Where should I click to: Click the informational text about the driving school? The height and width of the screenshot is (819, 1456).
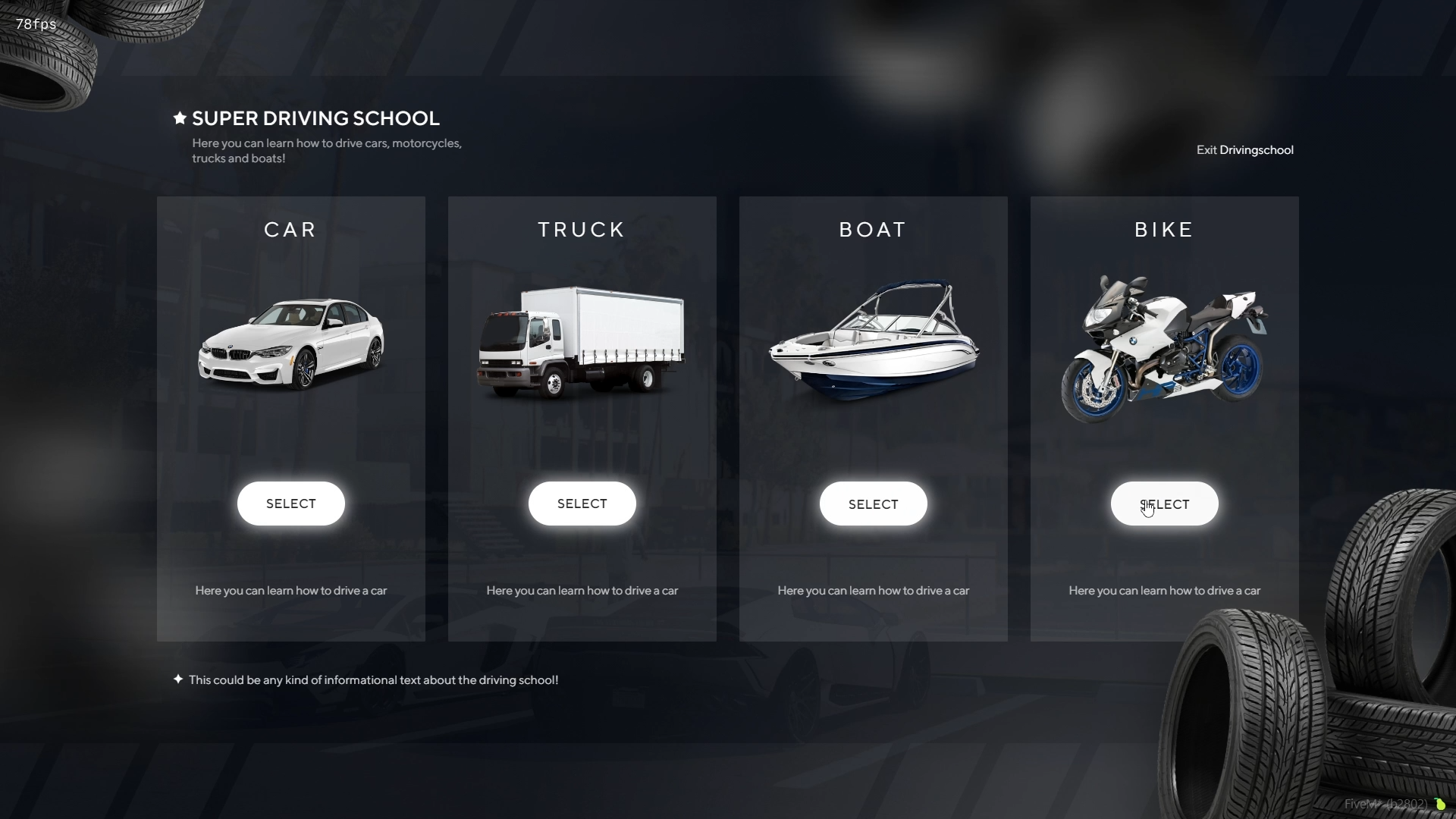point(372,679)
